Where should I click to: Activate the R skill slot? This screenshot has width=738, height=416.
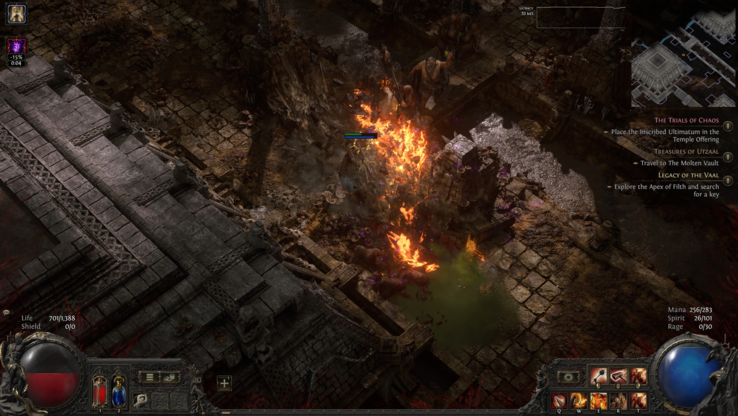tap(619, 400)
